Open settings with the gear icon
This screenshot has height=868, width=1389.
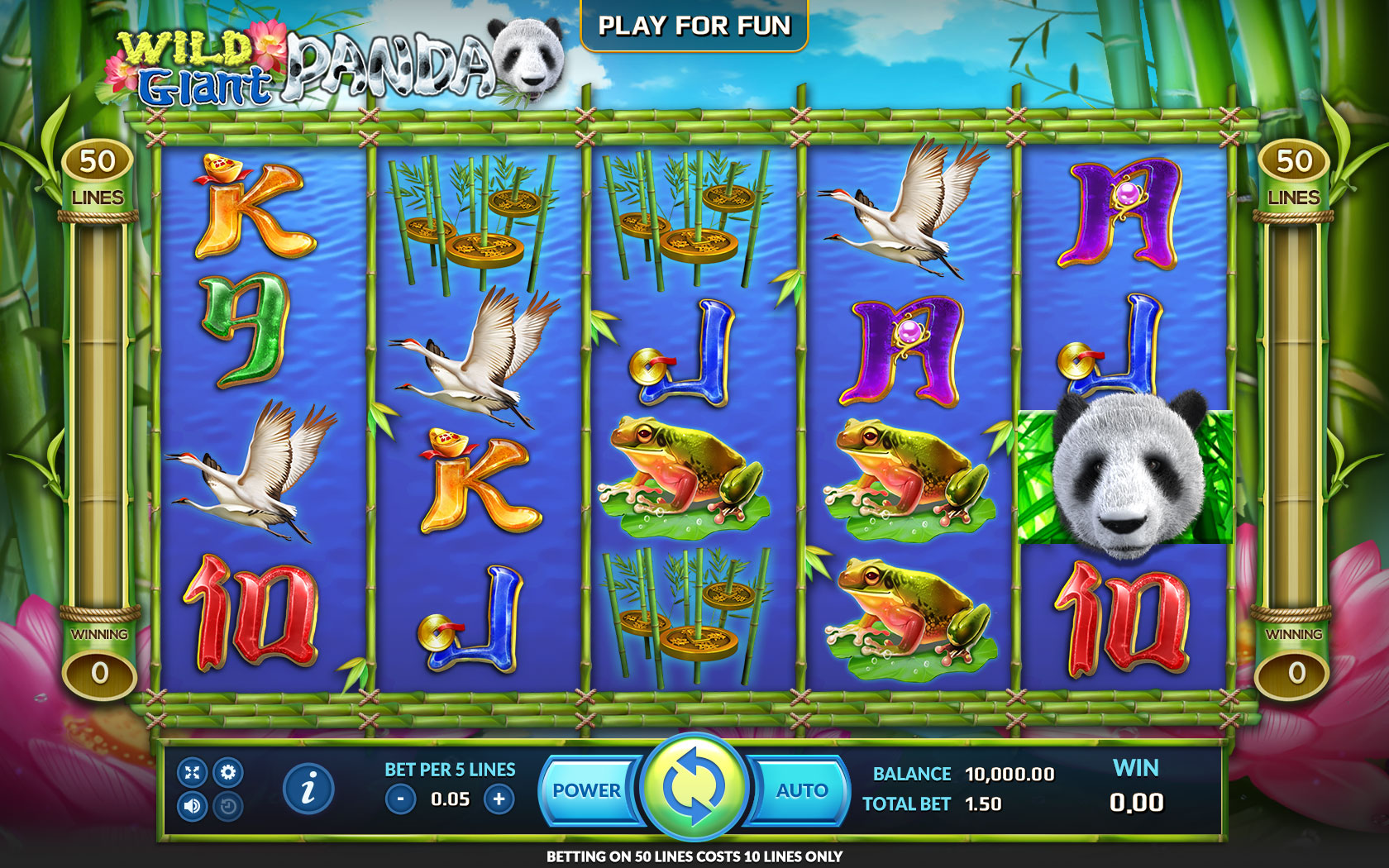coord(228,772)
